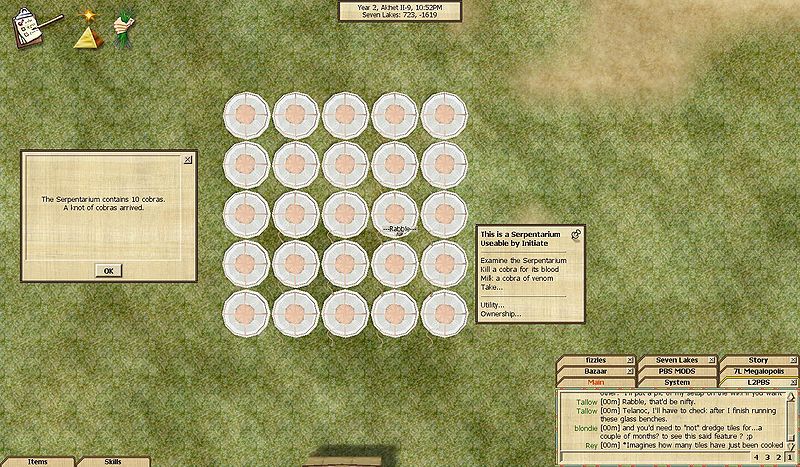Switch to the System chat tab
Screen dimensions: 800x467
pos(676,382)
